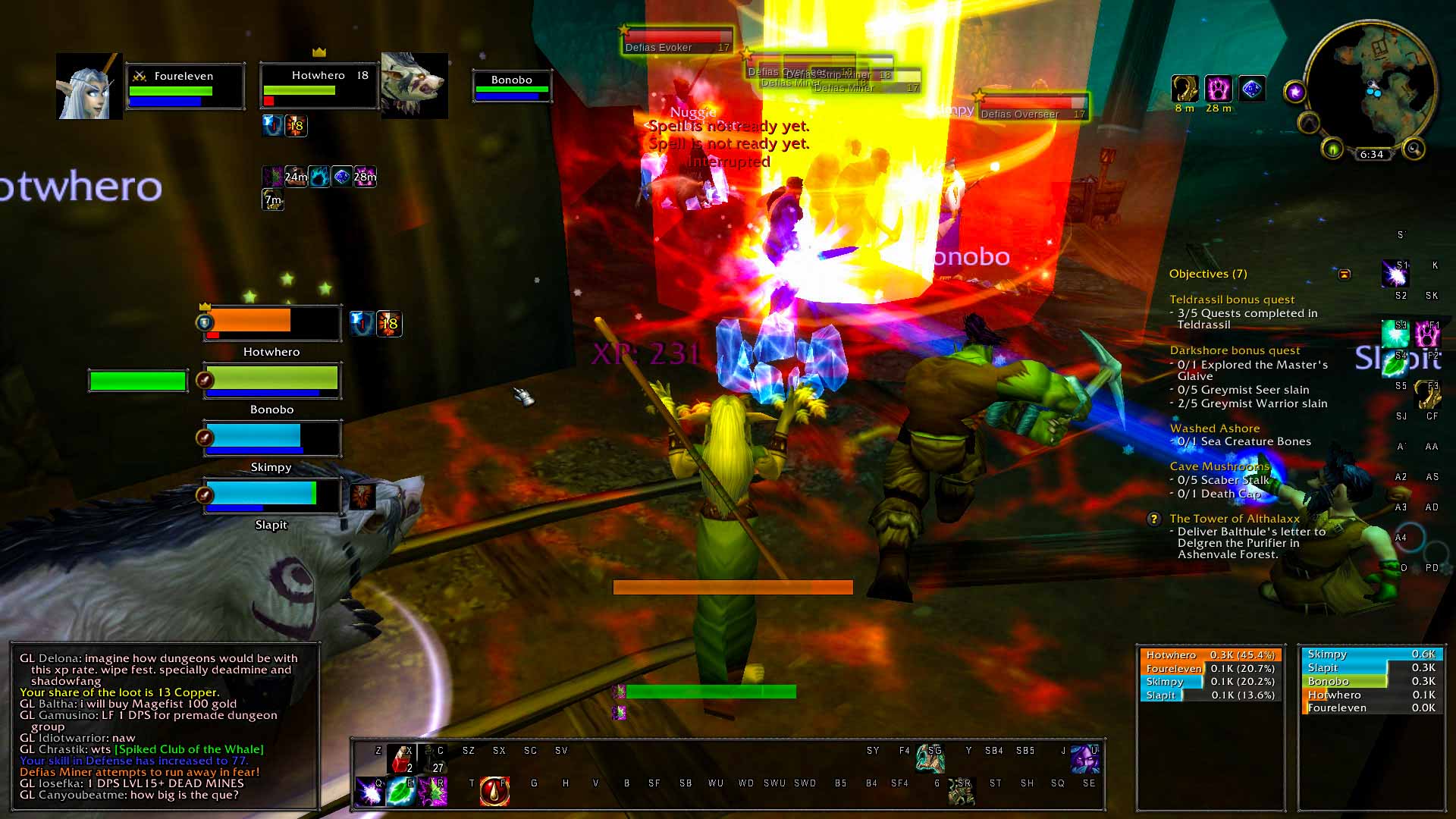The image size is (1456, 819).
Task: Select the Washed Ashore quest title
Action: coord(1214,428)
